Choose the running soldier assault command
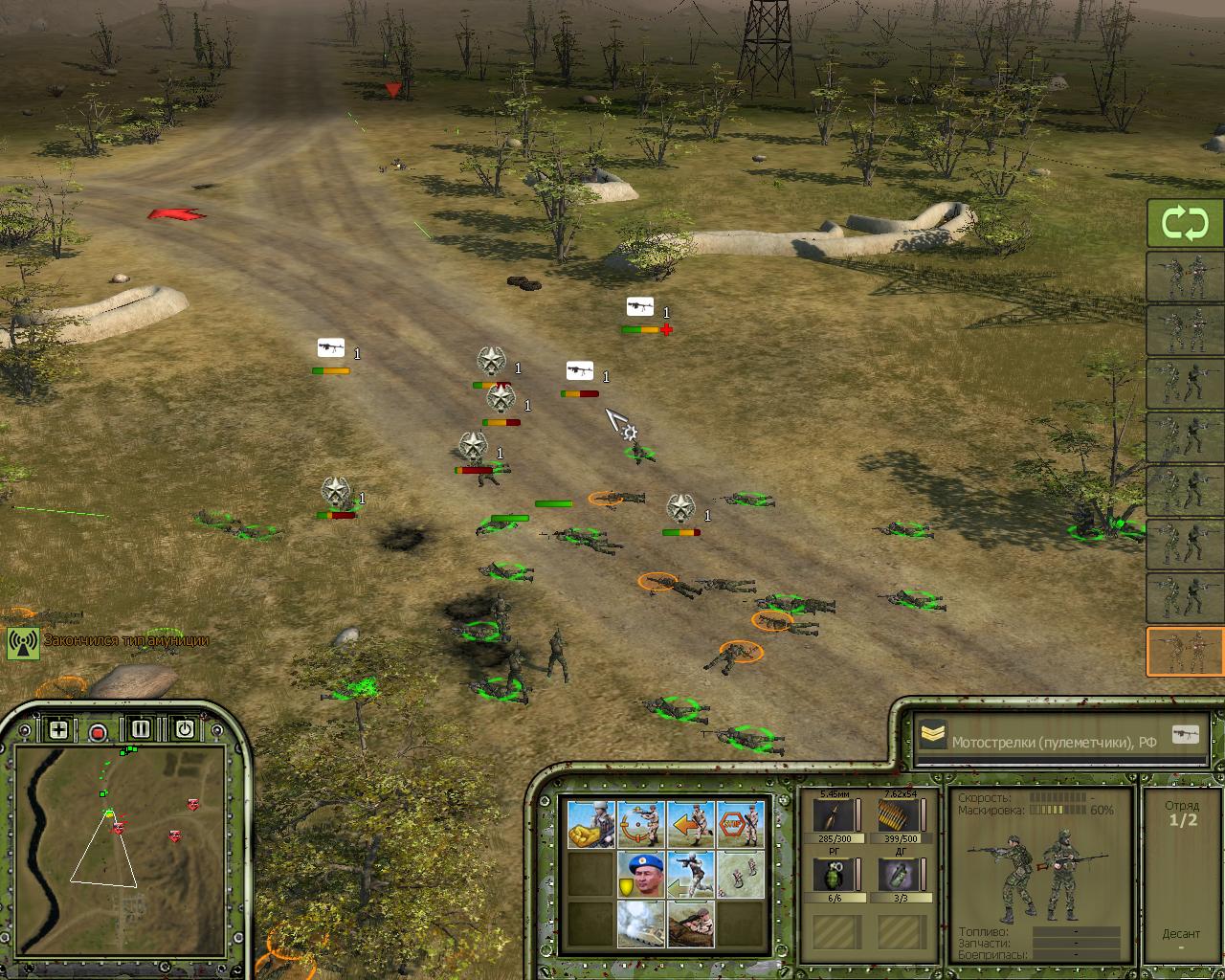 (691, 874)
